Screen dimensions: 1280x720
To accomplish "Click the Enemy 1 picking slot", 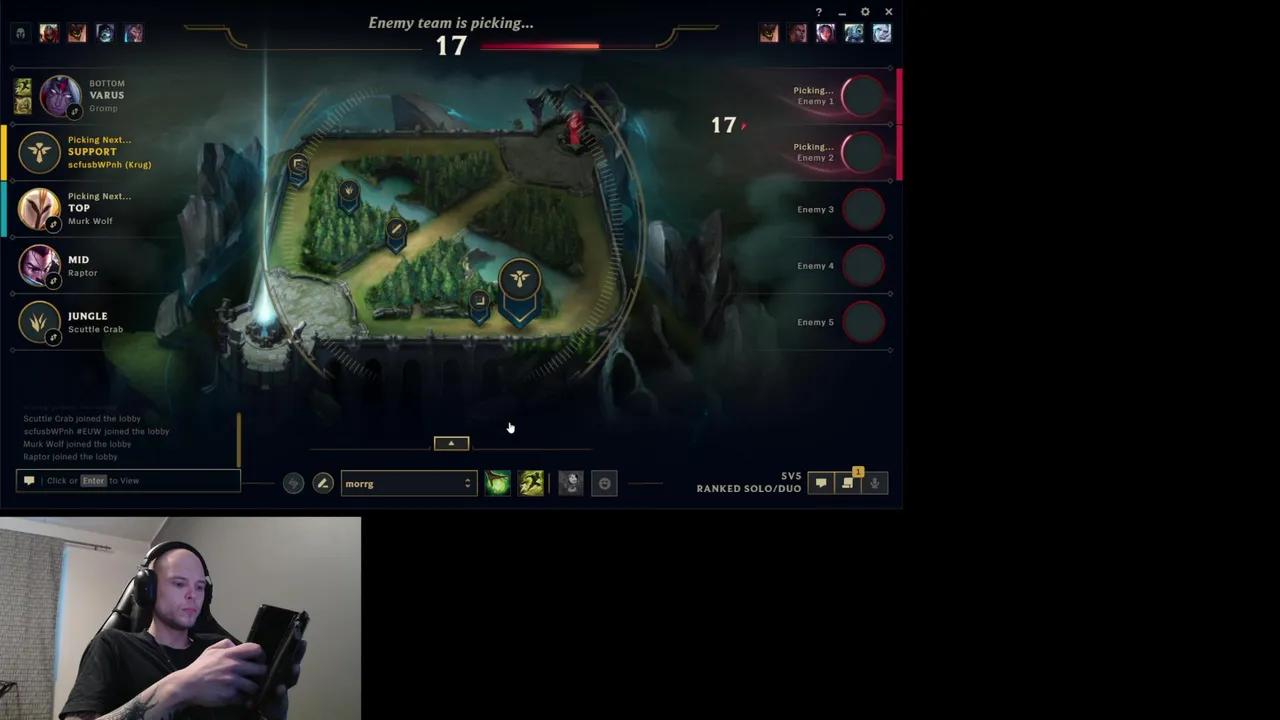I will pyautogui.click(x=862, y=96).
